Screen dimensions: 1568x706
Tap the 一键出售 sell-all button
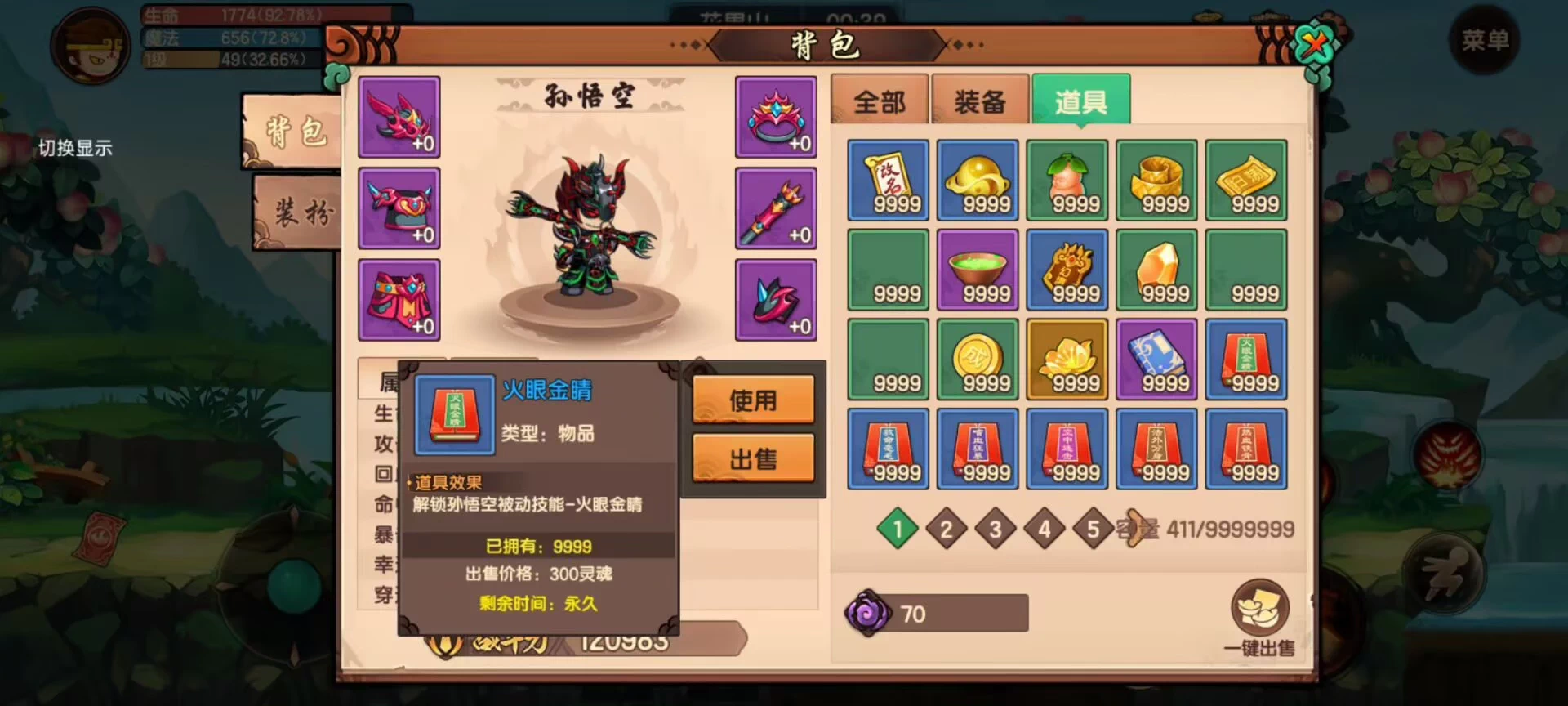point(1259,619)
